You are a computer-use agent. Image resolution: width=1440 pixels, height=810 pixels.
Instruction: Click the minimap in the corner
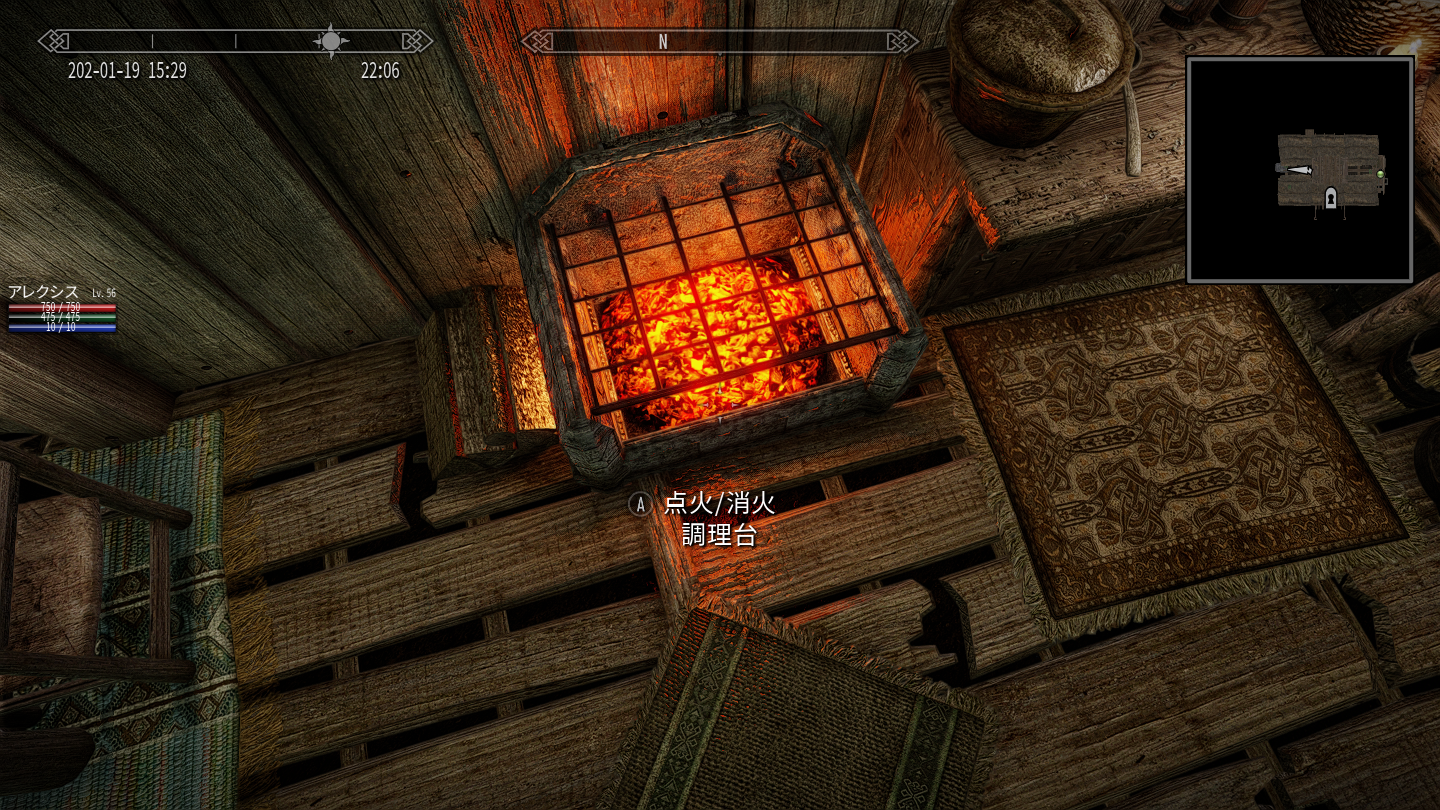point(1300,169)
